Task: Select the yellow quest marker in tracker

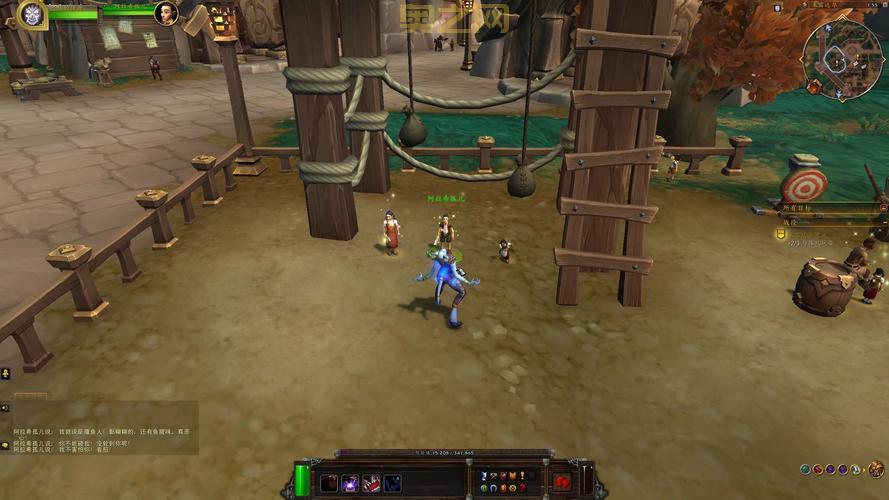Action: tap(781, 233)
